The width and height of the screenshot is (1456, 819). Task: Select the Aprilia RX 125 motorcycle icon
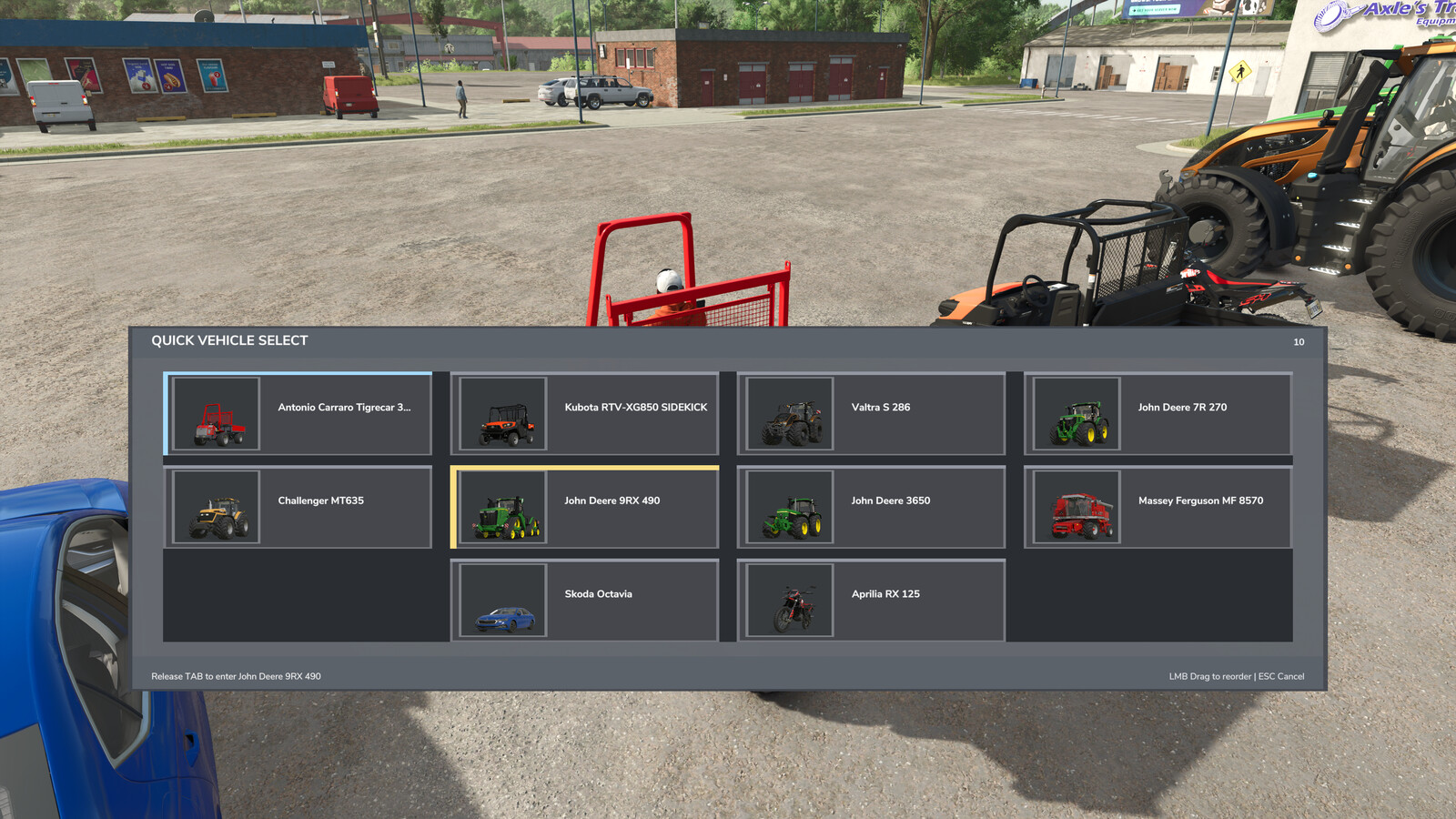click(x=789, y=600)
